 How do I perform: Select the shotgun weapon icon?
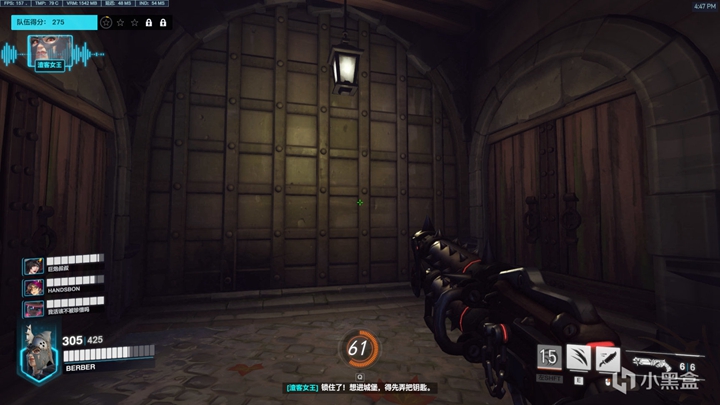pyautogui.click(x=659, y=357)
